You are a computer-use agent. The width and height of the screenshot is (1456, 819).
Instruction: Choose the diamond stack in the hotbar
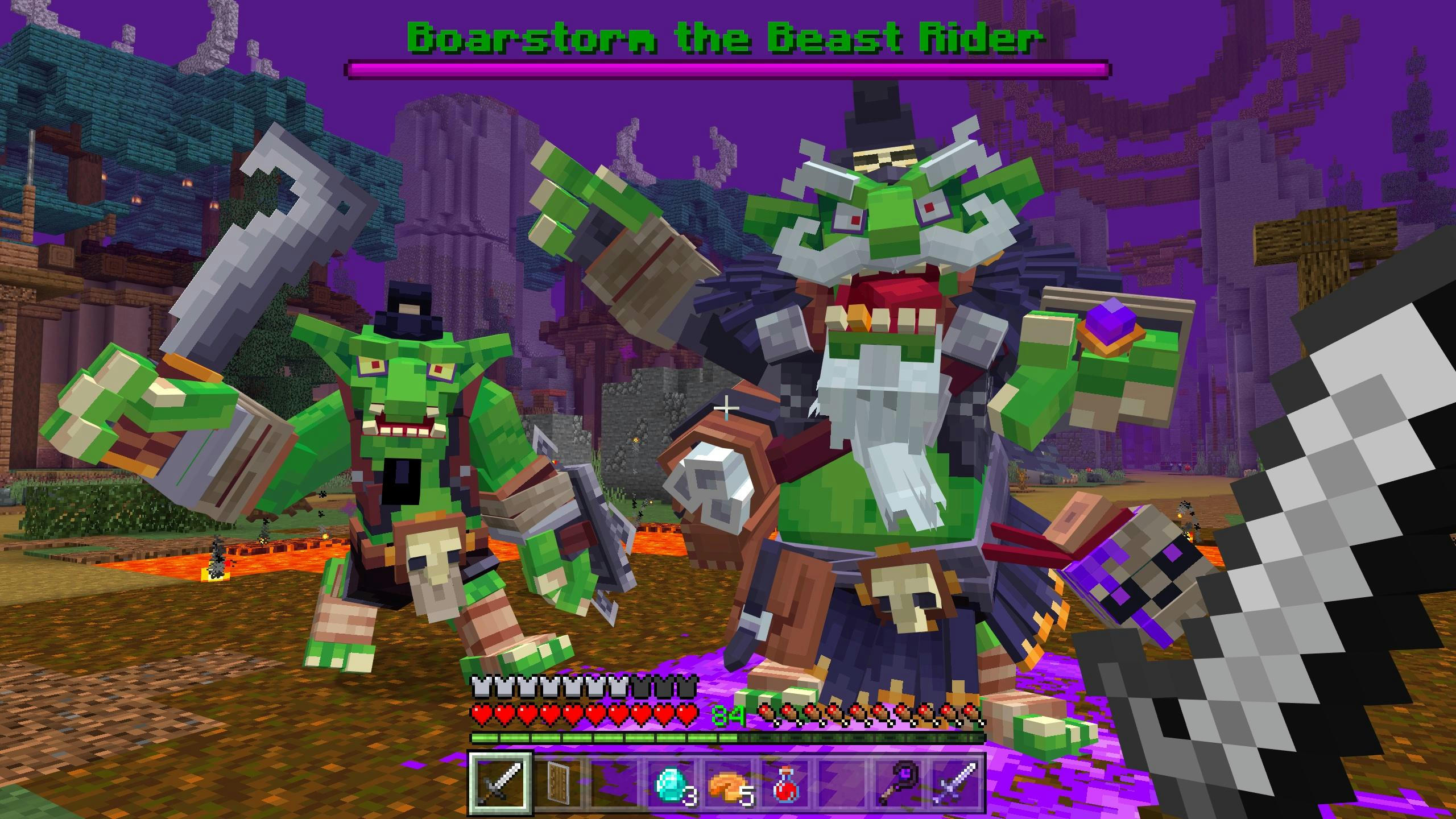point(672,783)
